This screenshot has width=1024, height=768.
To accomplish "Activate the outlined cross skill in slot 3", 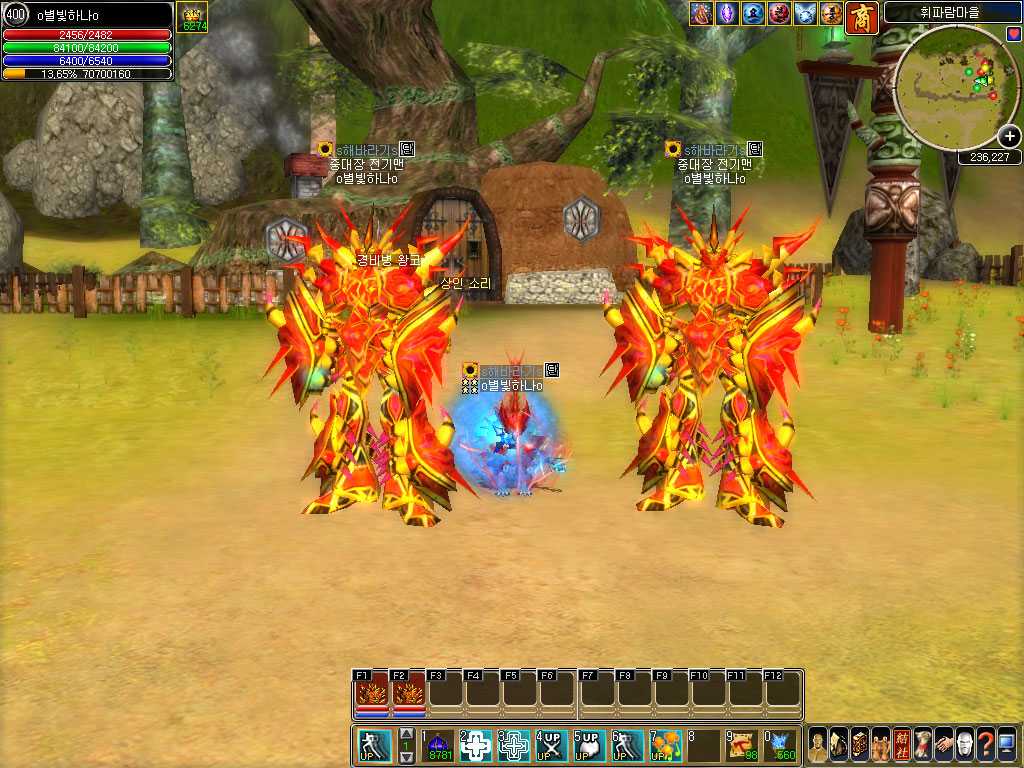I will 515,745.
